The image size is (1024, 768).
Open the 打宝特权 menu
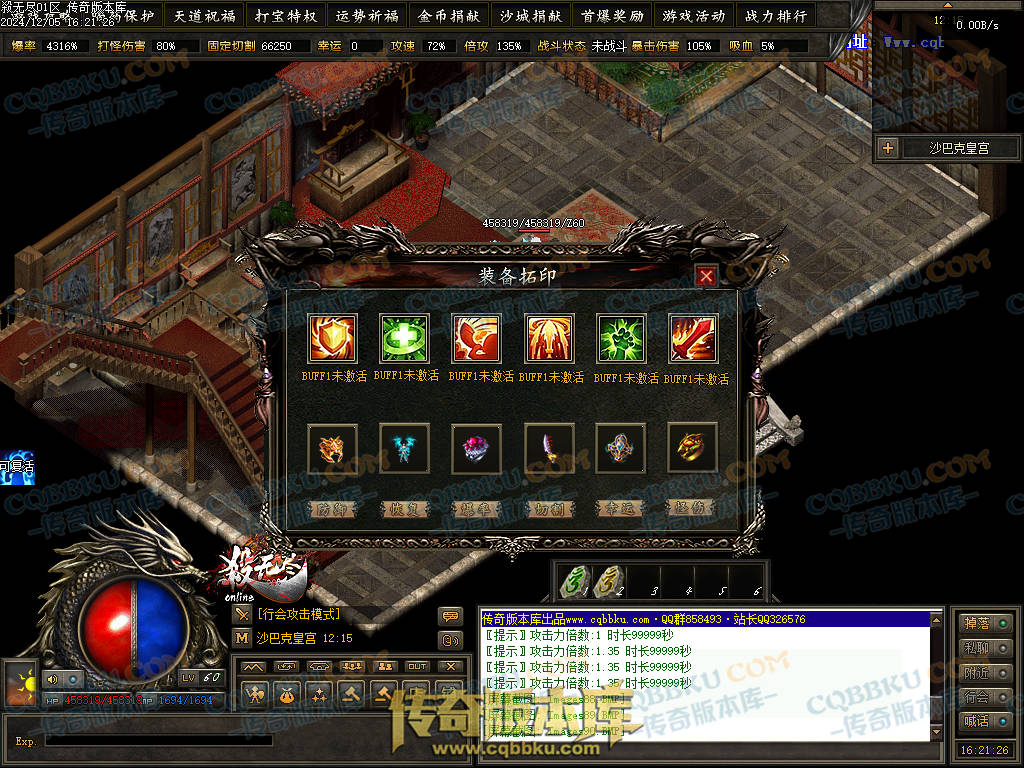point(286,15)
